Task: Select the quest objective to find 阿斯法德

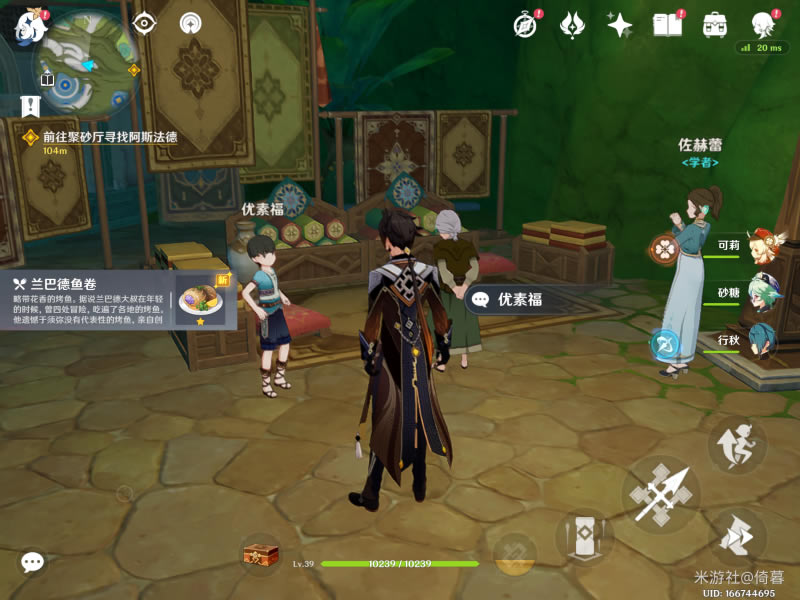Action: tap(108, 137)
